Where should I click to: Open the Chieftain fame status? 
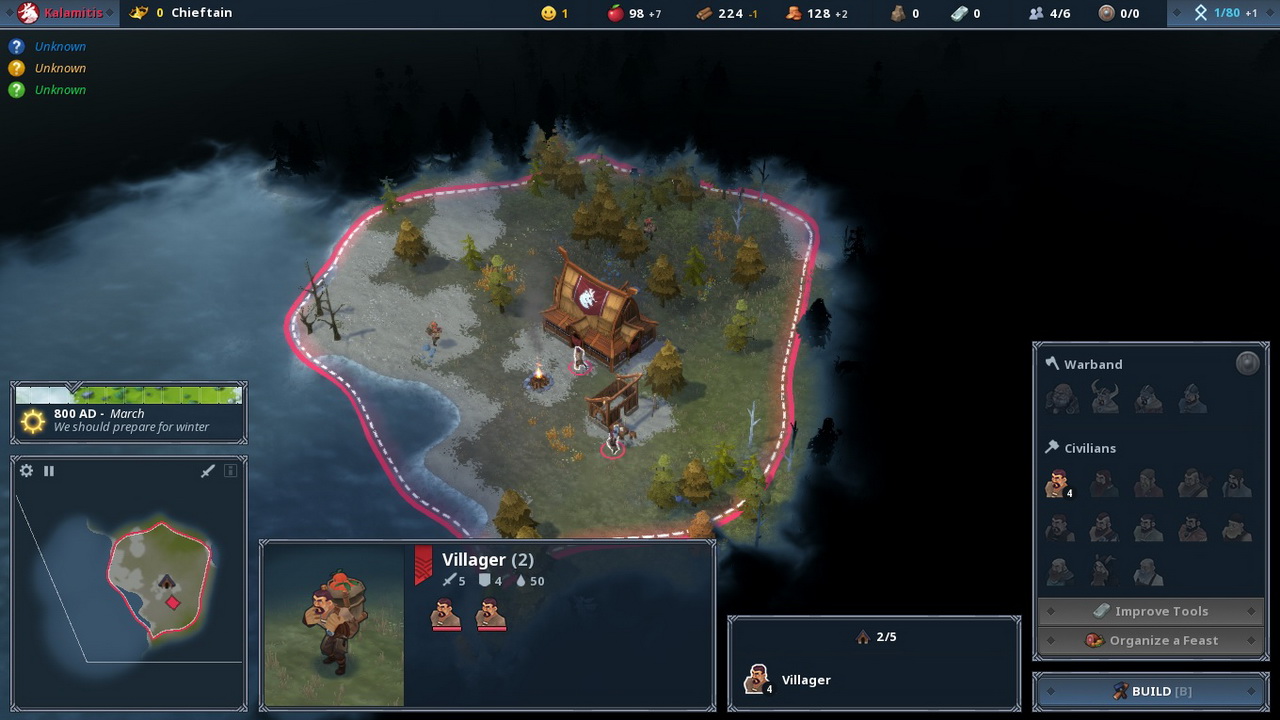click(190, 13)
